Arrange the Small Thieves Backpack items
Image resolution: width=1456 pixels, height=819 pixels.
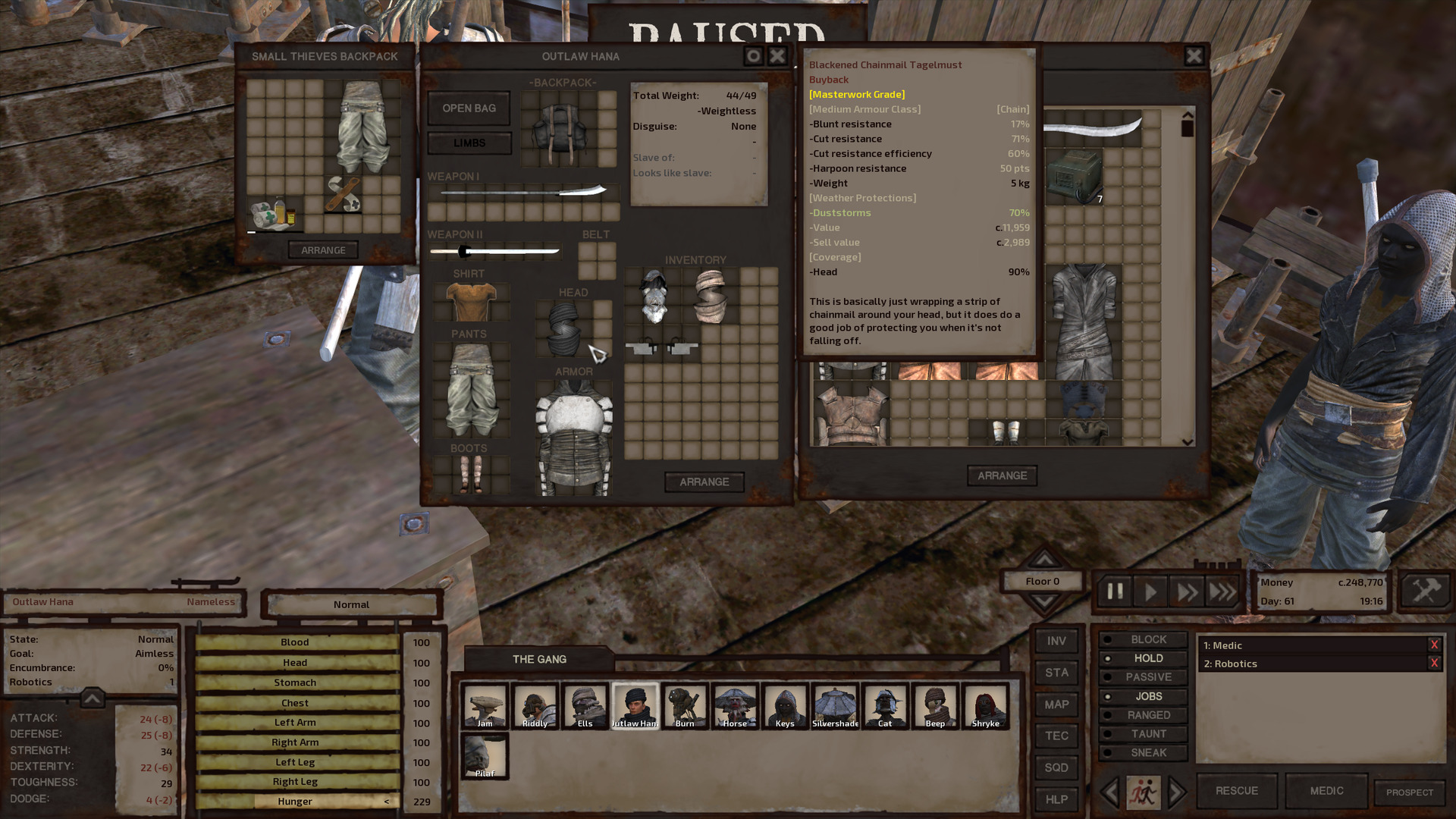point(323,250)
